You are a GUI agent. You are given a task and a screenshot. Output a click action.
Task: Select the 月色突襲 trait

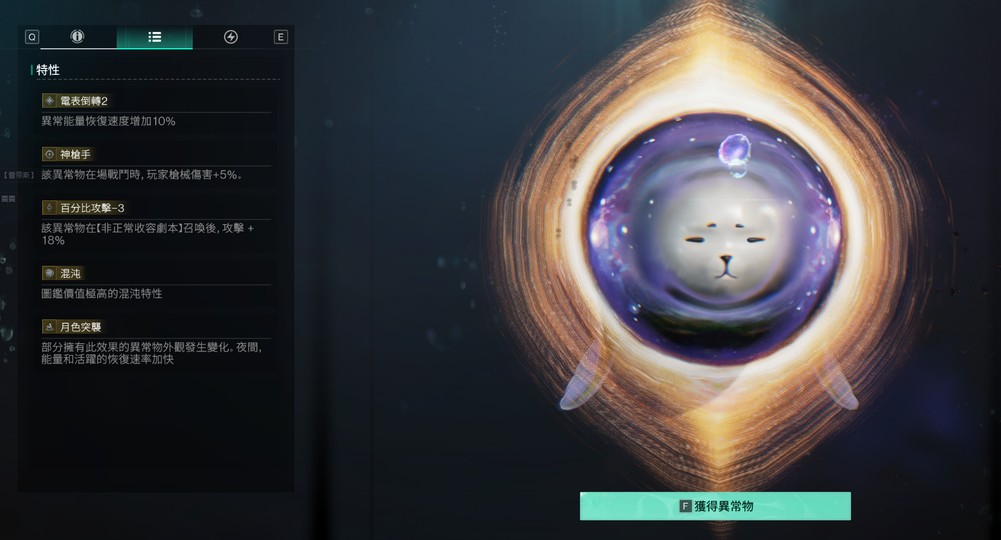80,327
